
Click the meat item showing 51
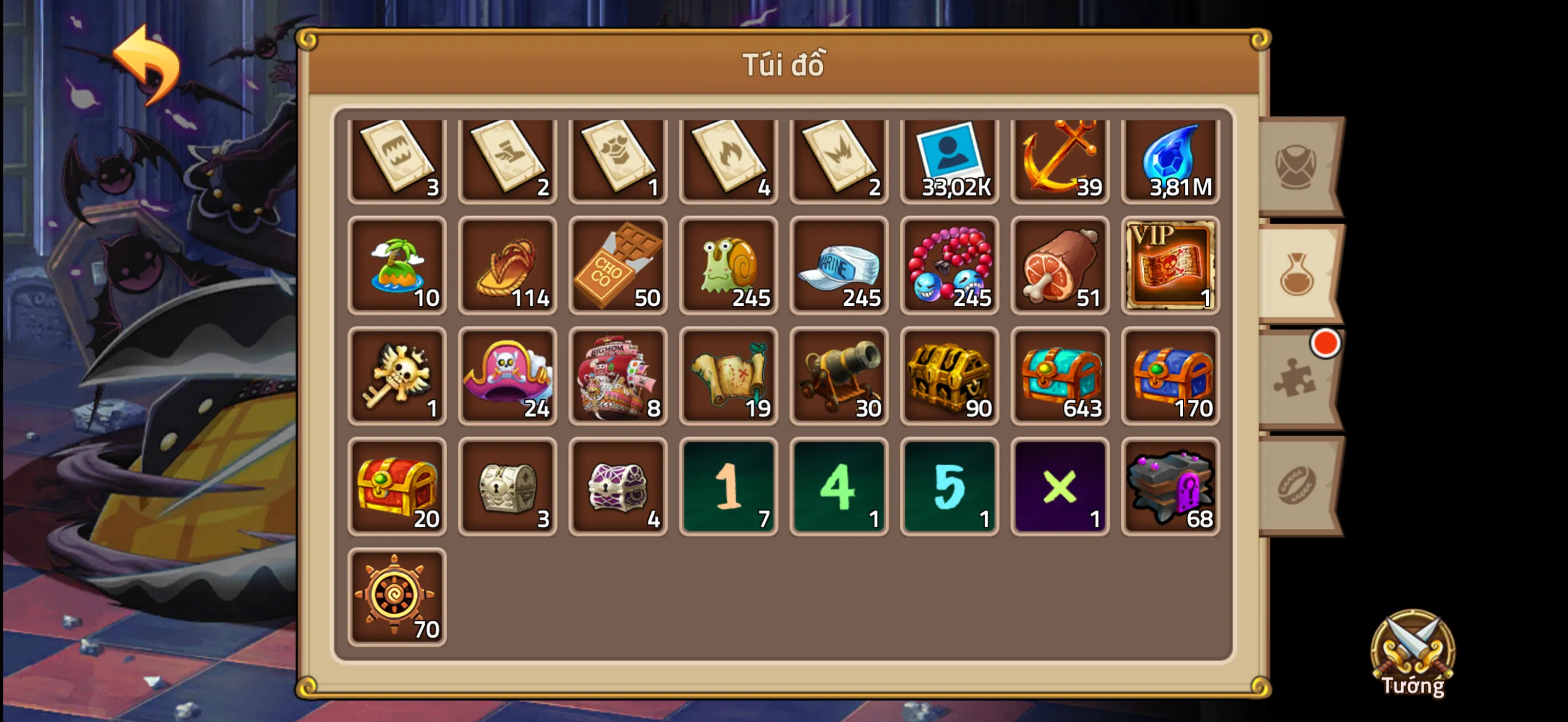(1060, 266)
